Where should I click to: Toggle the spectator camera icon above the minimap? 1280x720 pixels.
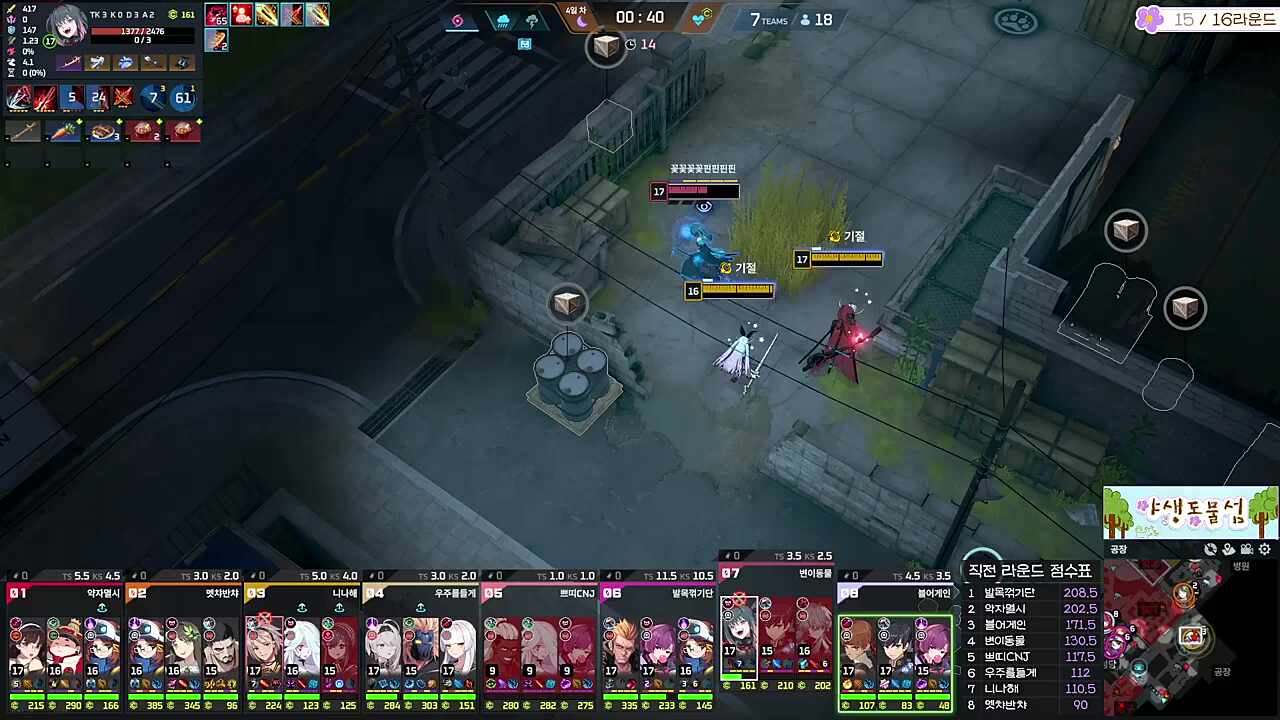[x=1246, y=549]
